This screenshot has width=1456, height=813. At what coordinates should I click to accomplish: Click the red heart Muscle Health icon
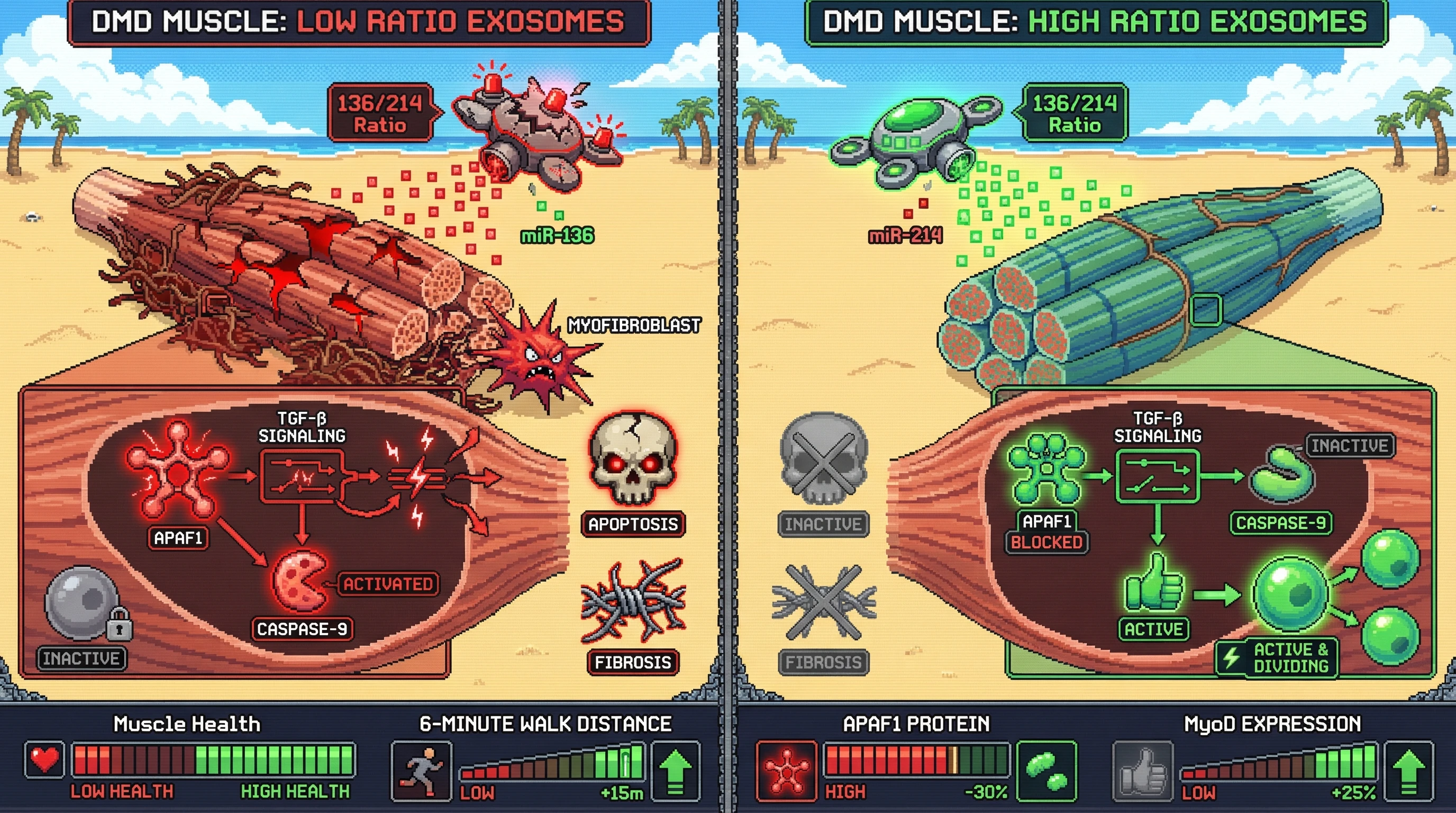pos(44,760)
